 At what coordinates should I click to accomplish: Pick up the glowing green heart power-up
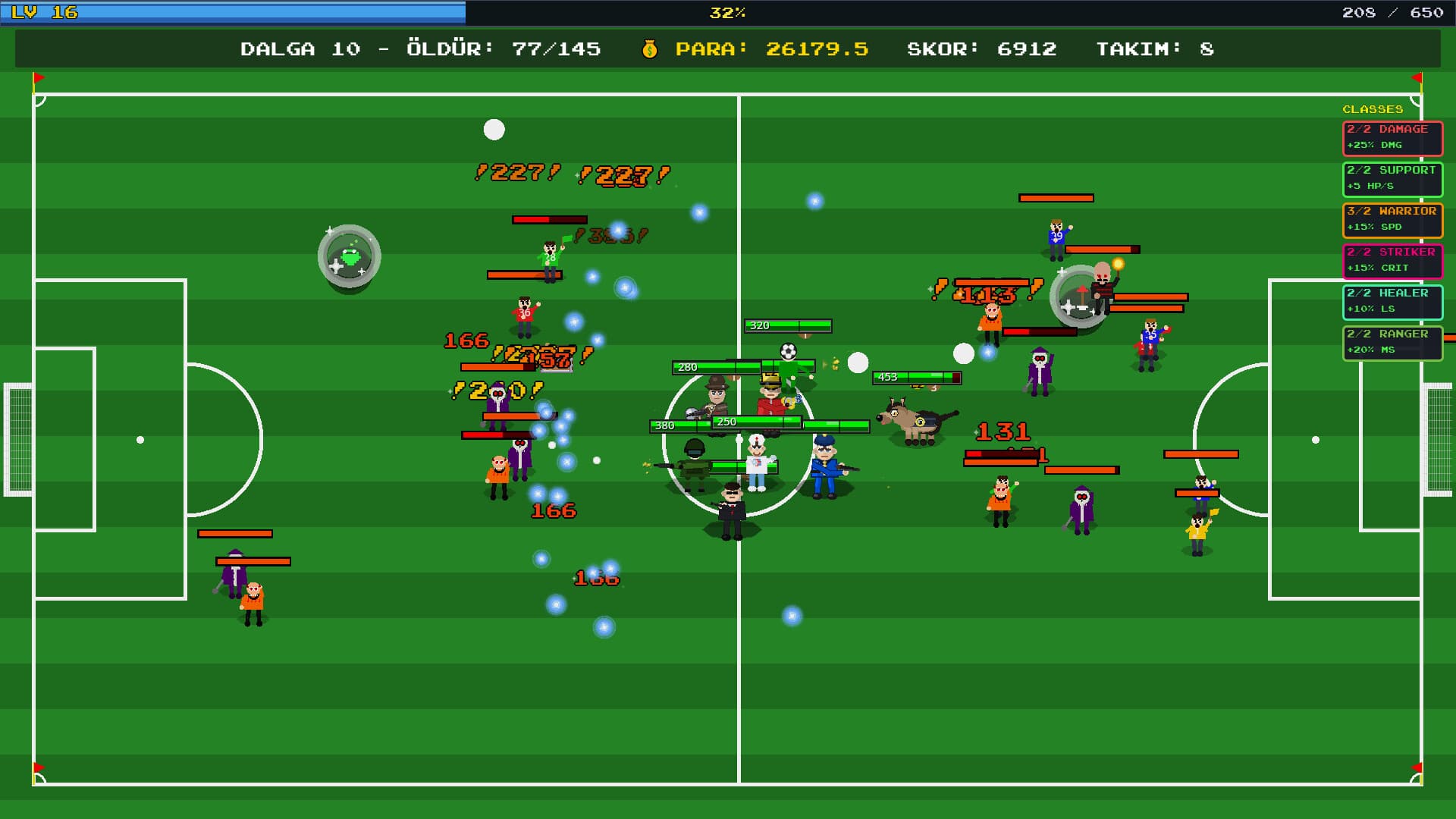(x=350, y=256)
